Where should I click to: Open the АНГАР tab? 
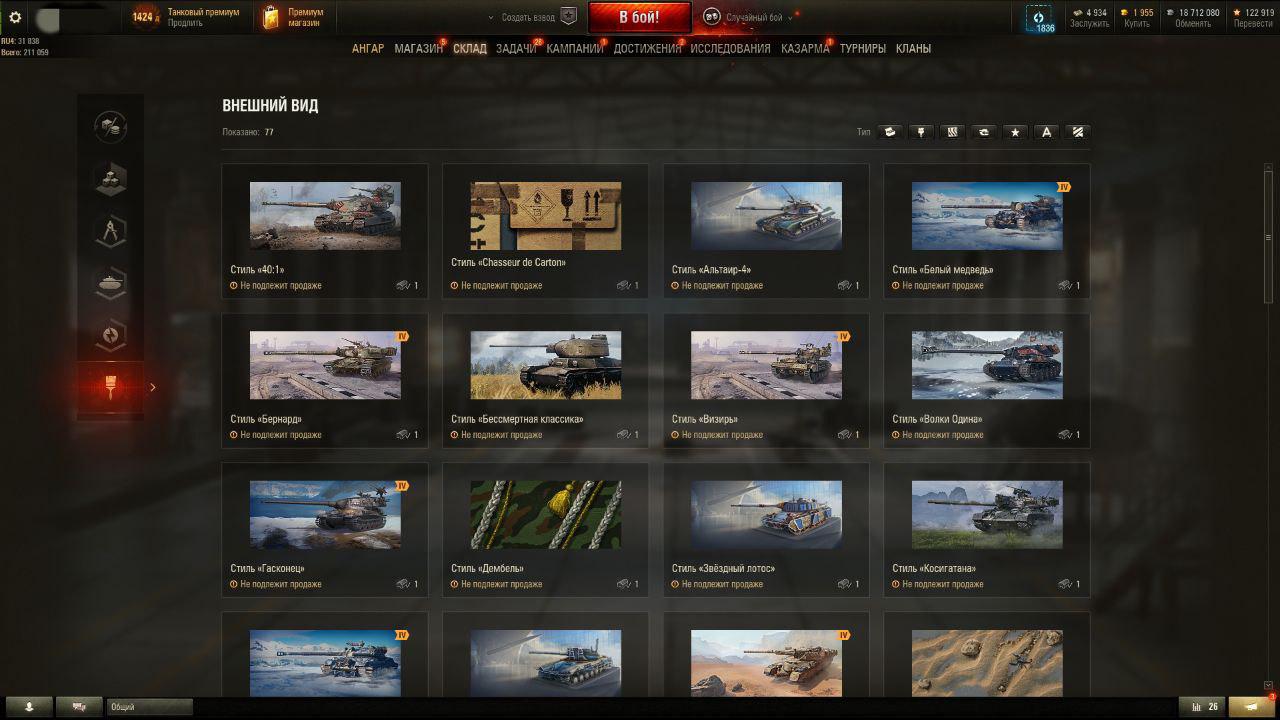[x=367, y=48]
